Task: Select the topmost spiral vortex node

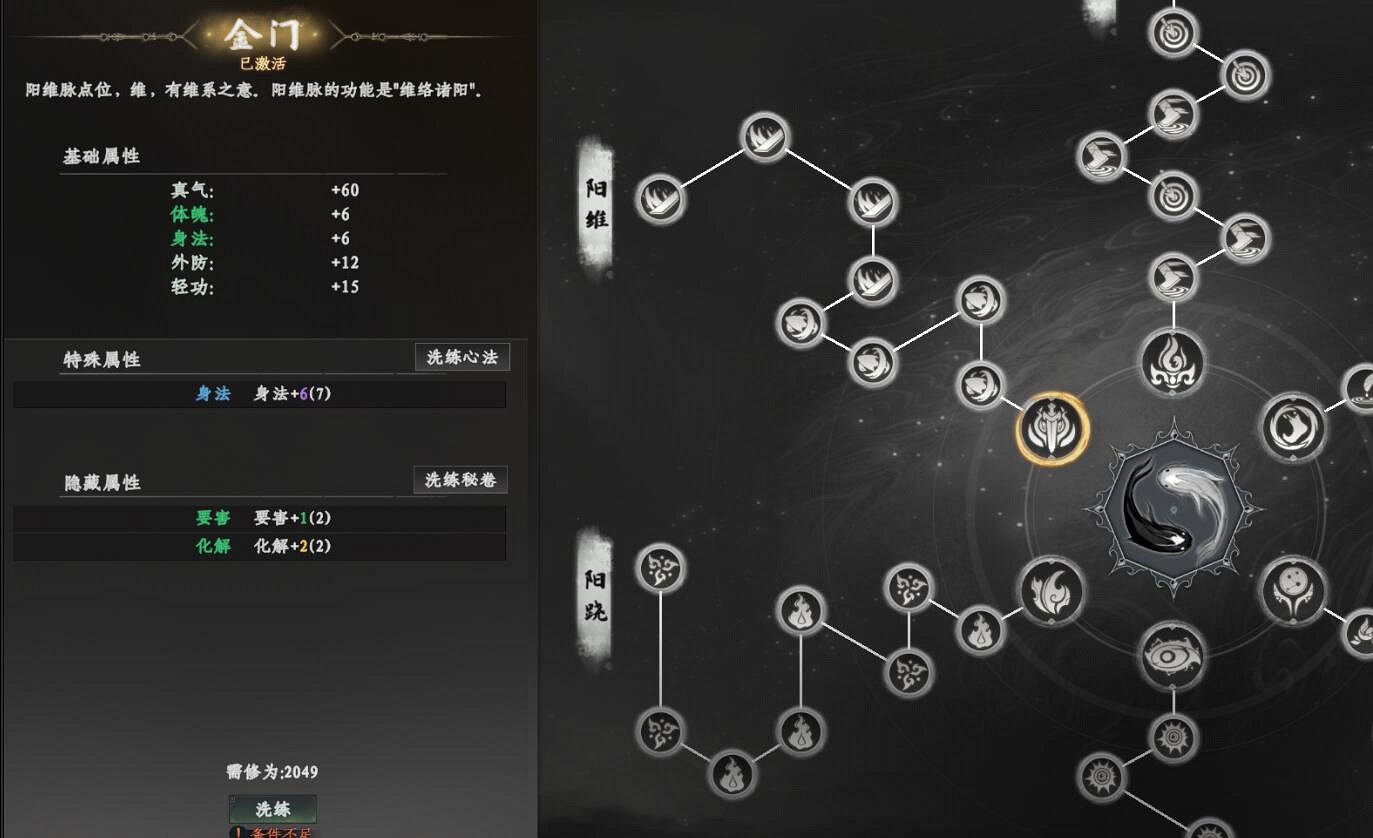Action: pos(1172,32)
